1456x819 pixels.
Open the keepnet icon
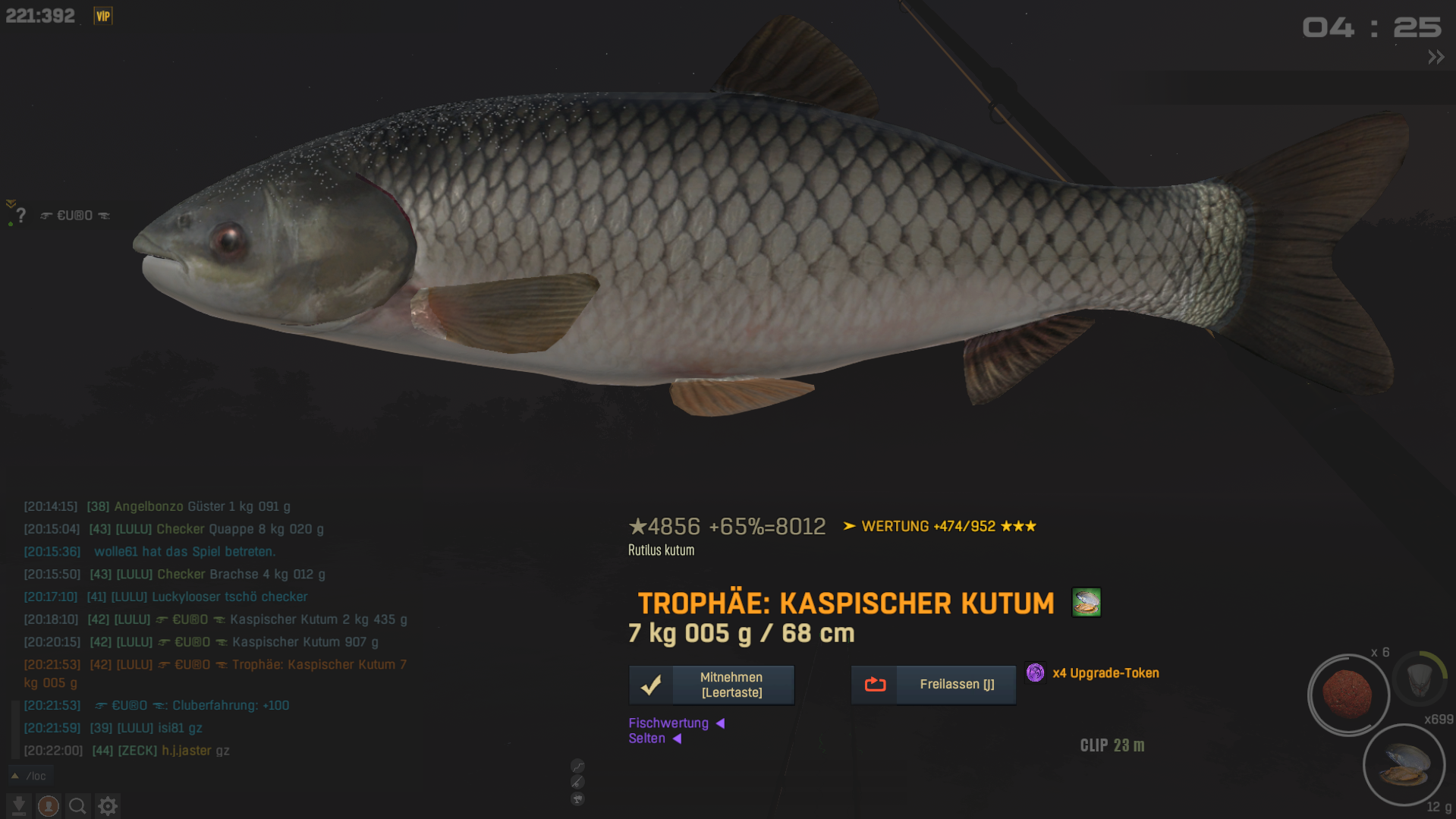click(x=1420, y=678)
